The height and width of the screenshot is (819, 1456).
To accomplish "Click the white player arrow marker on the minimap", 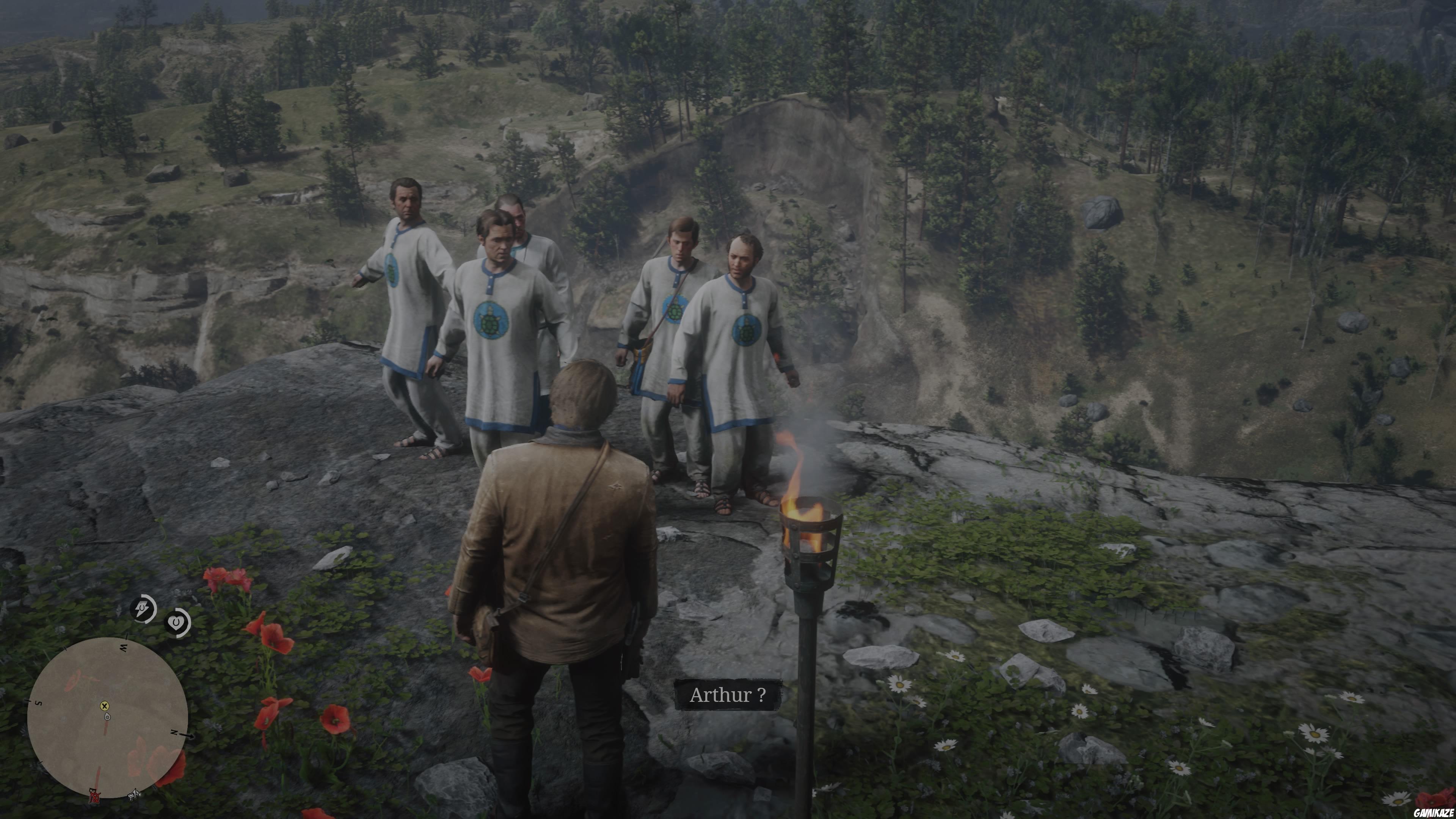I will [107, 717].
